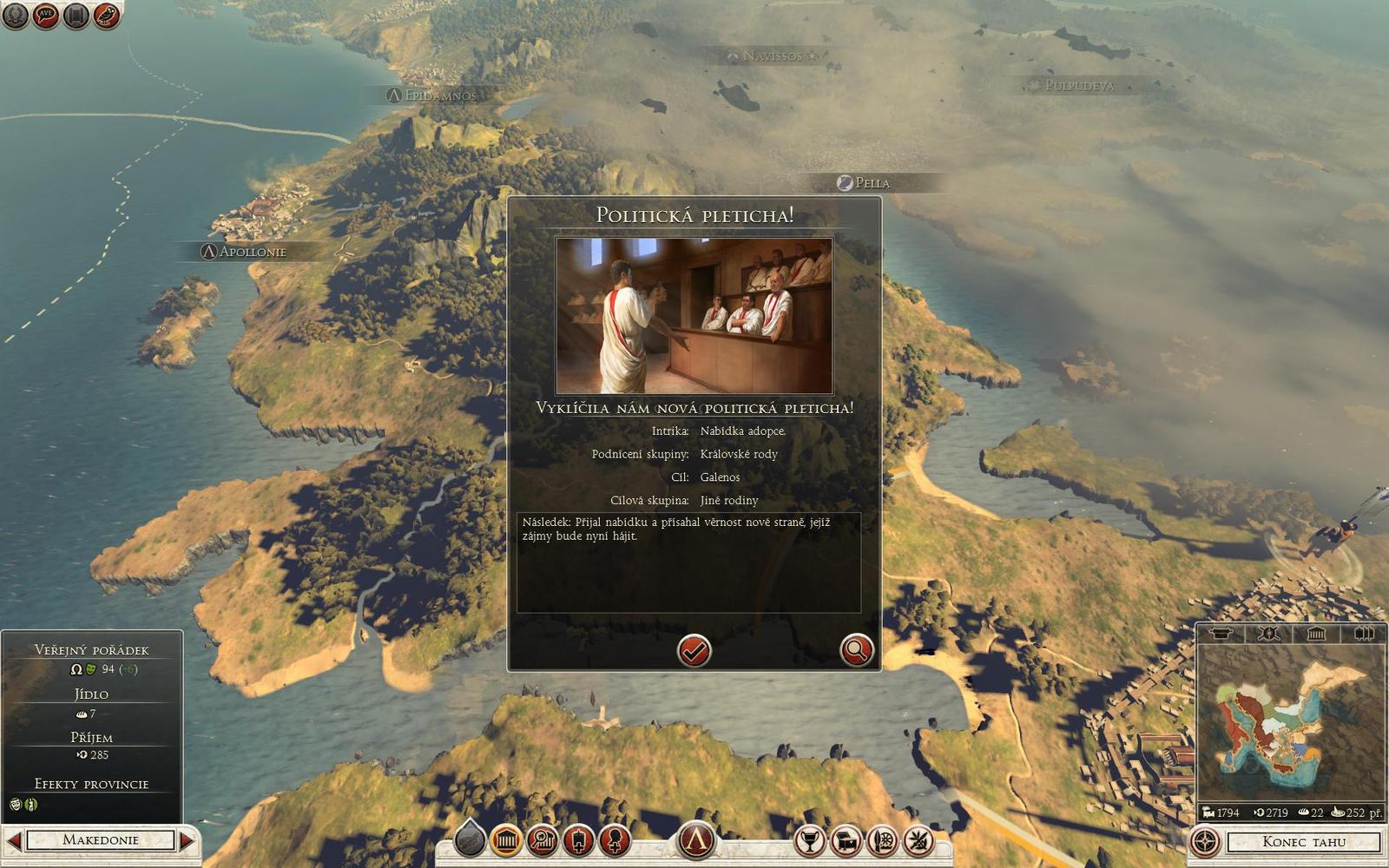Switch to the next province with the right arrow
This screenshot has width=1389, height=868.
(x=187, y=840)
